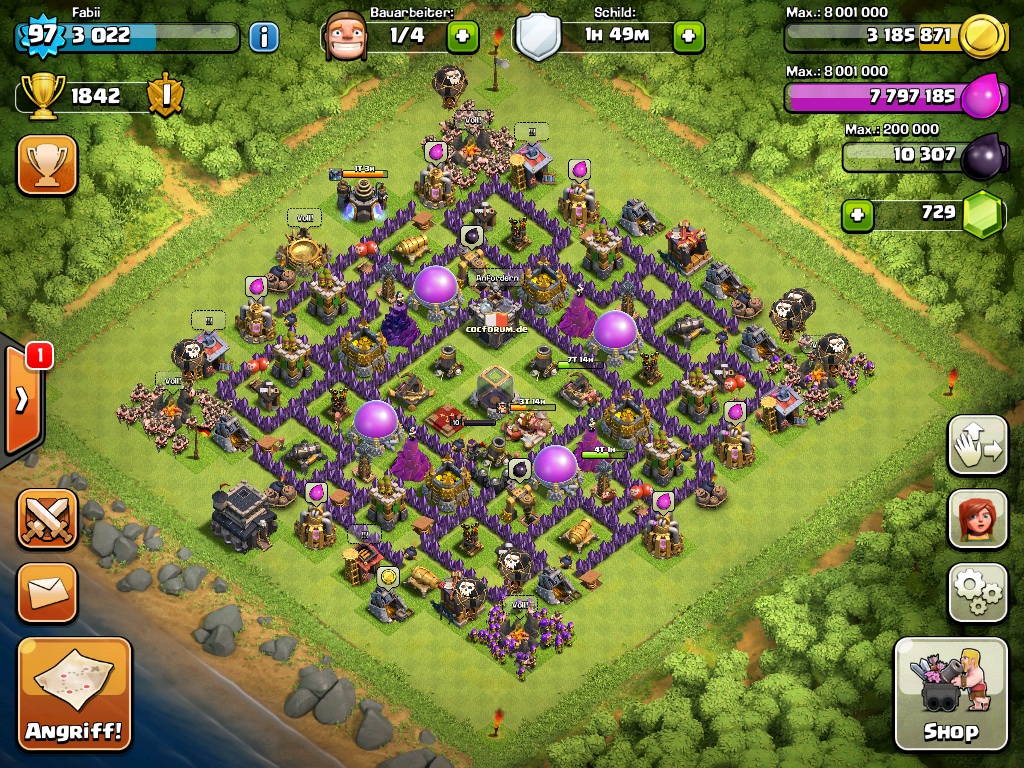Open the red-haired villager profile button
This screenshot has height=768, width=1024.
pos(977,520)
